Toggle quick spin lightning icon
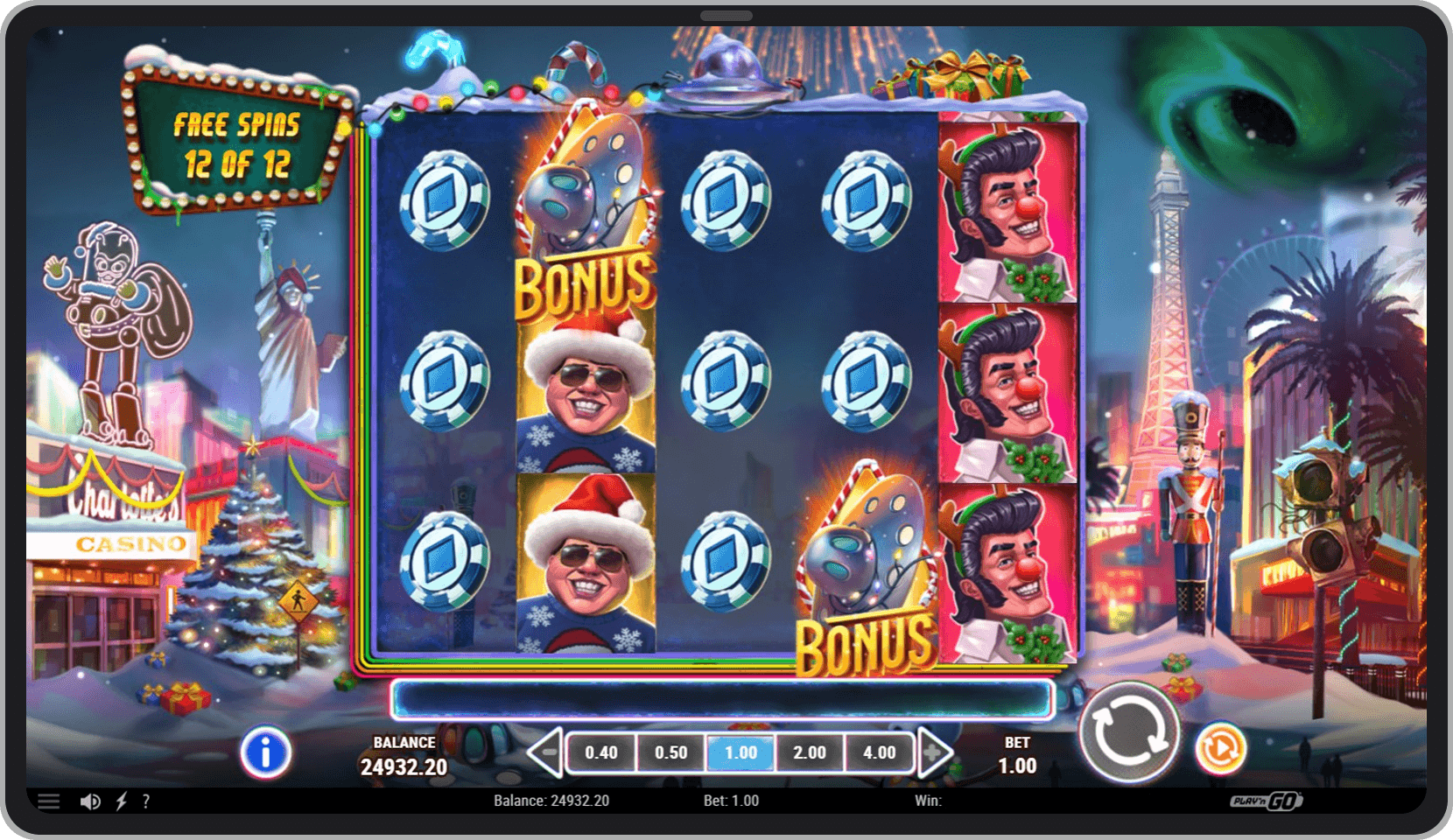1453x840 pixels. pyautogui.click(x=121, y=801)
